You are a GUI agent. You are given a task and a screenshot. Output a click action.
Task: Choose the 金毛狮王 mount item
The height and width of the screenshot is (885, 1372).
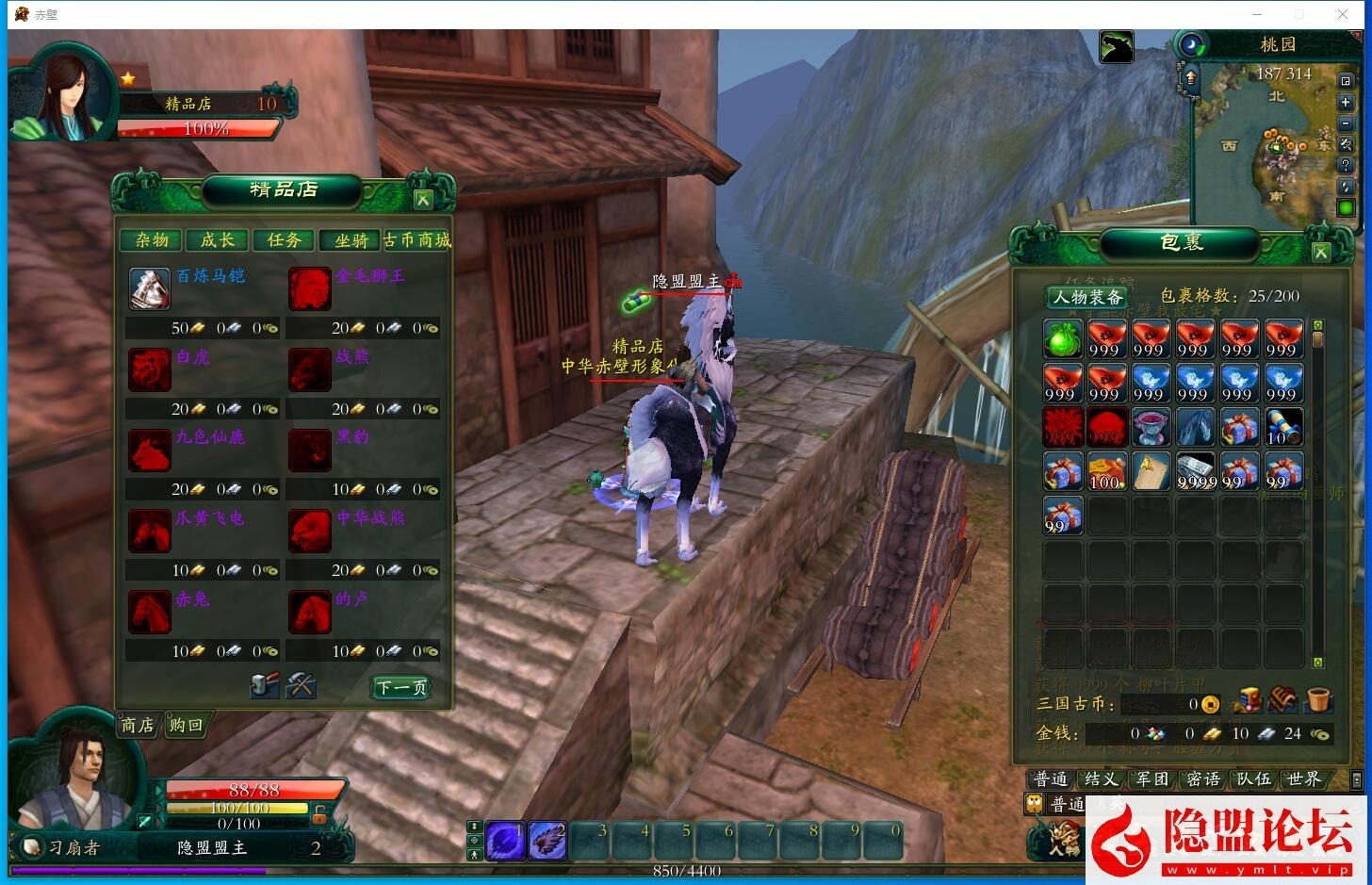(309, 288)
